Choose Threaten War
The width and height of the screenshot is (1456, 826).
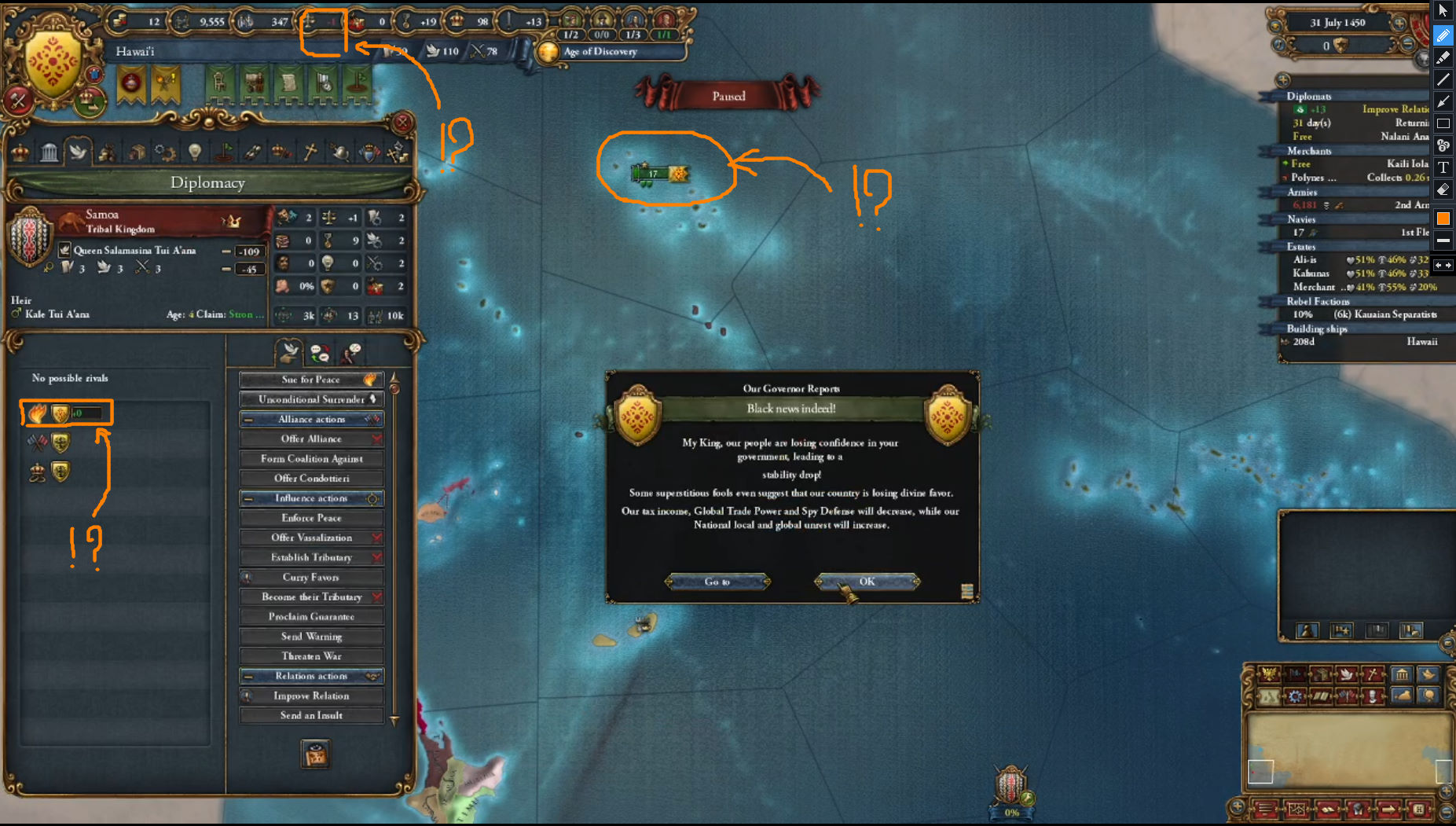(x=311, y=656)
